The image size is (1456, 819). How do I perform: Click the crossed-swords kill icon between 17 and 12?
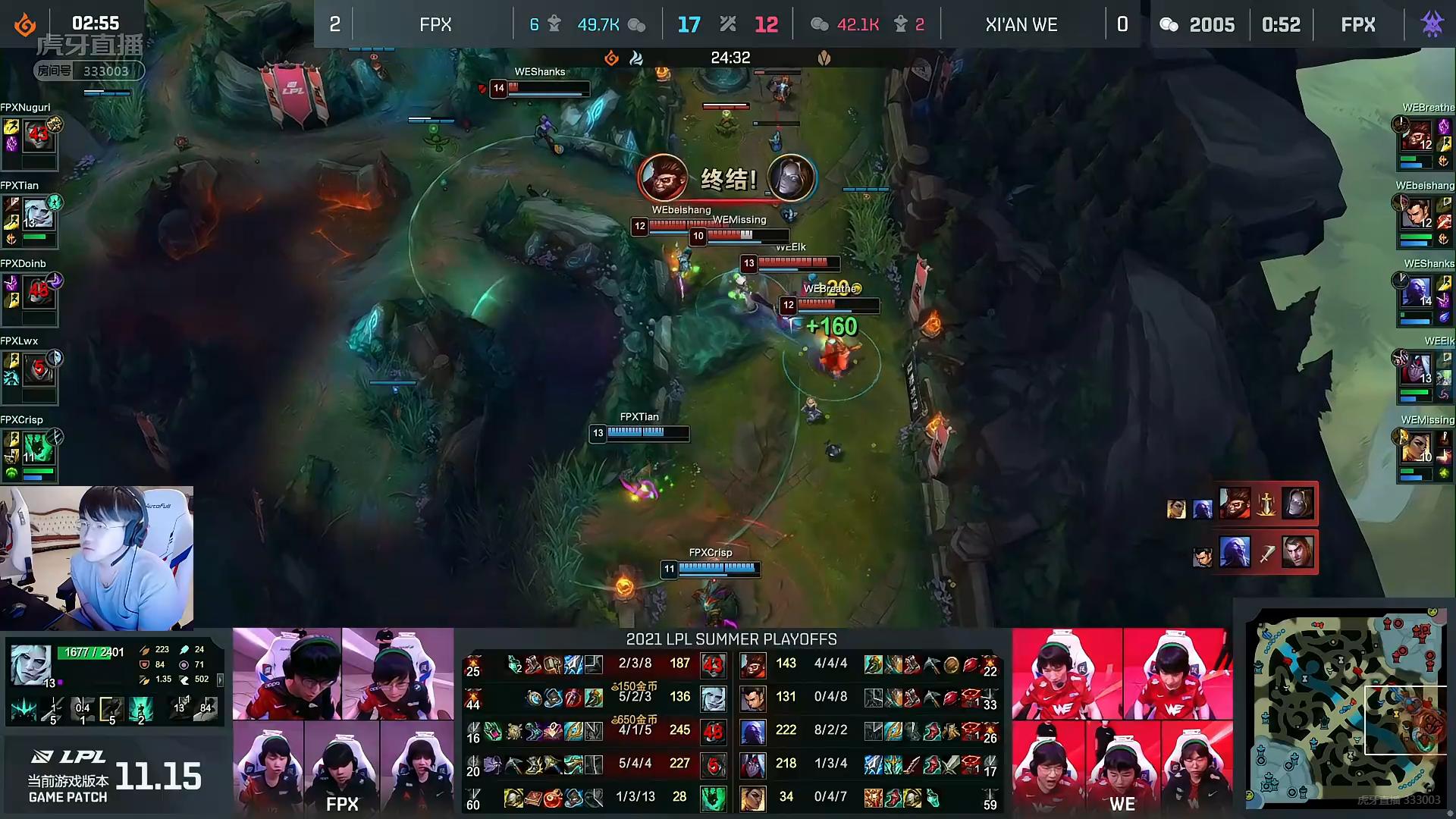[729, 24]
